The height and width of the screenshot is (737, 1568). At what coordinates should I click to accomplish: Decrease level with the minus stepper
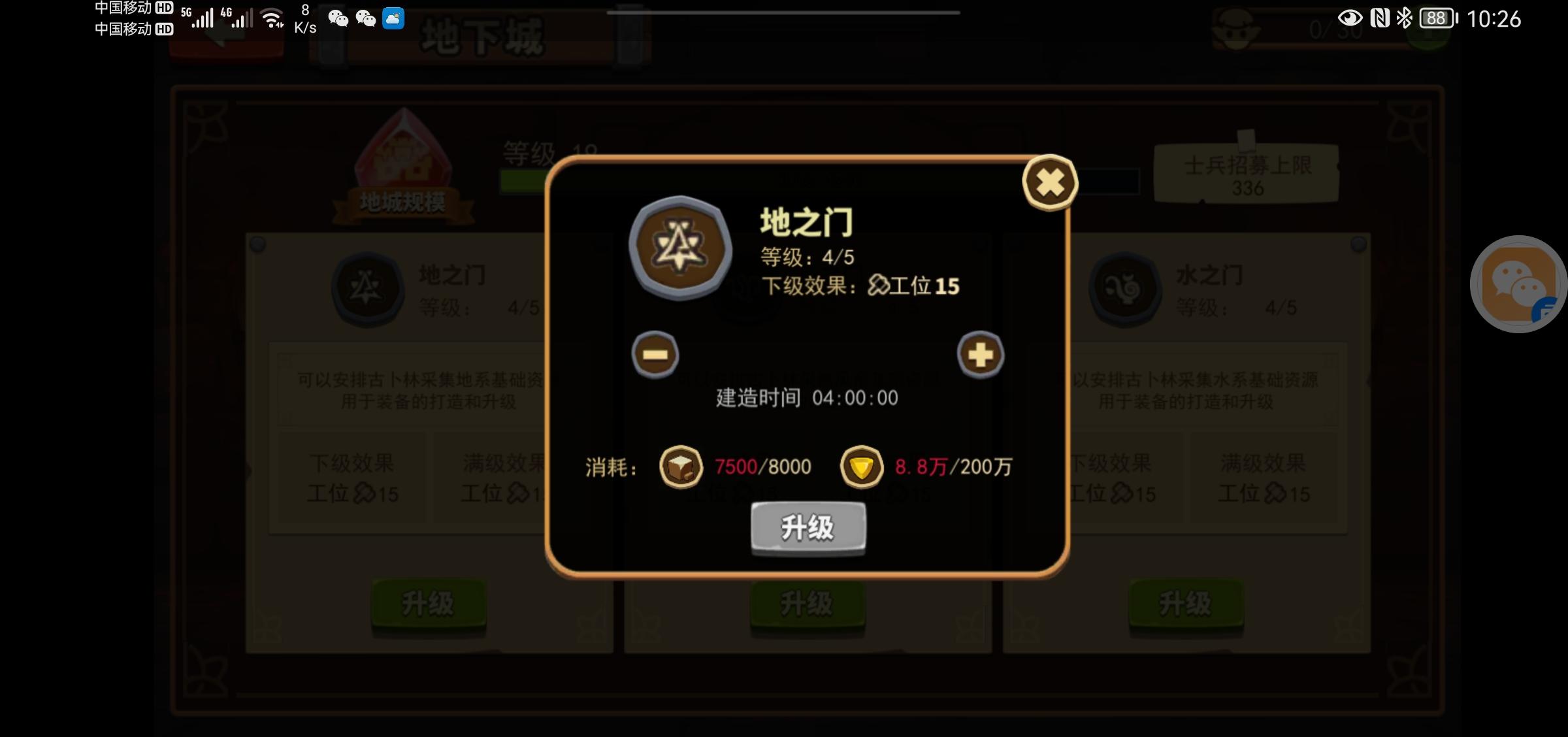(x=657, y=353)
